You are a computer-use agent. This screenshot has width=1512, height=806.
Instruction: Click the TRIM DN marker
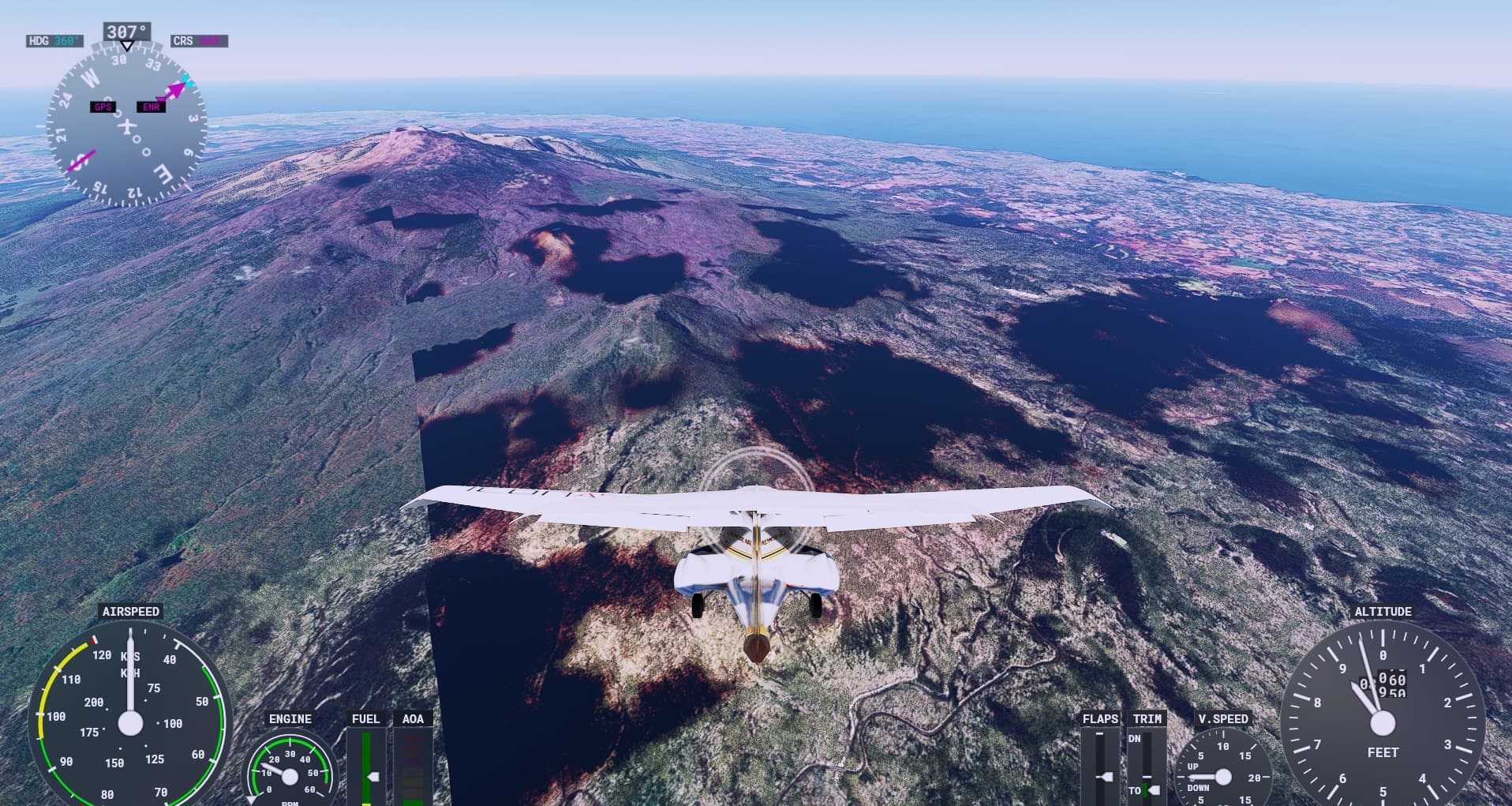tap(1135, 738)
